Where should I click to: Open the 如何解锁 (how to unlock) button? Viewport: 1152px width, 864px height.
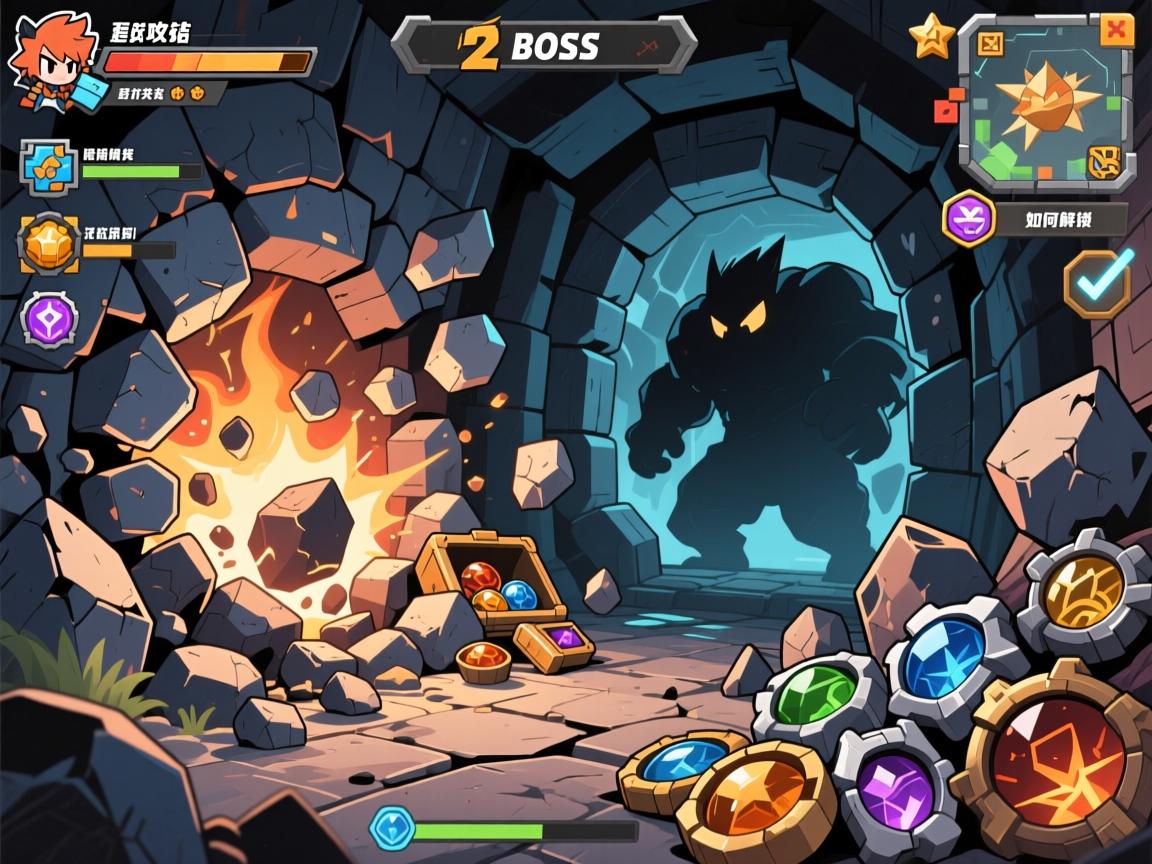(1062, 219)
